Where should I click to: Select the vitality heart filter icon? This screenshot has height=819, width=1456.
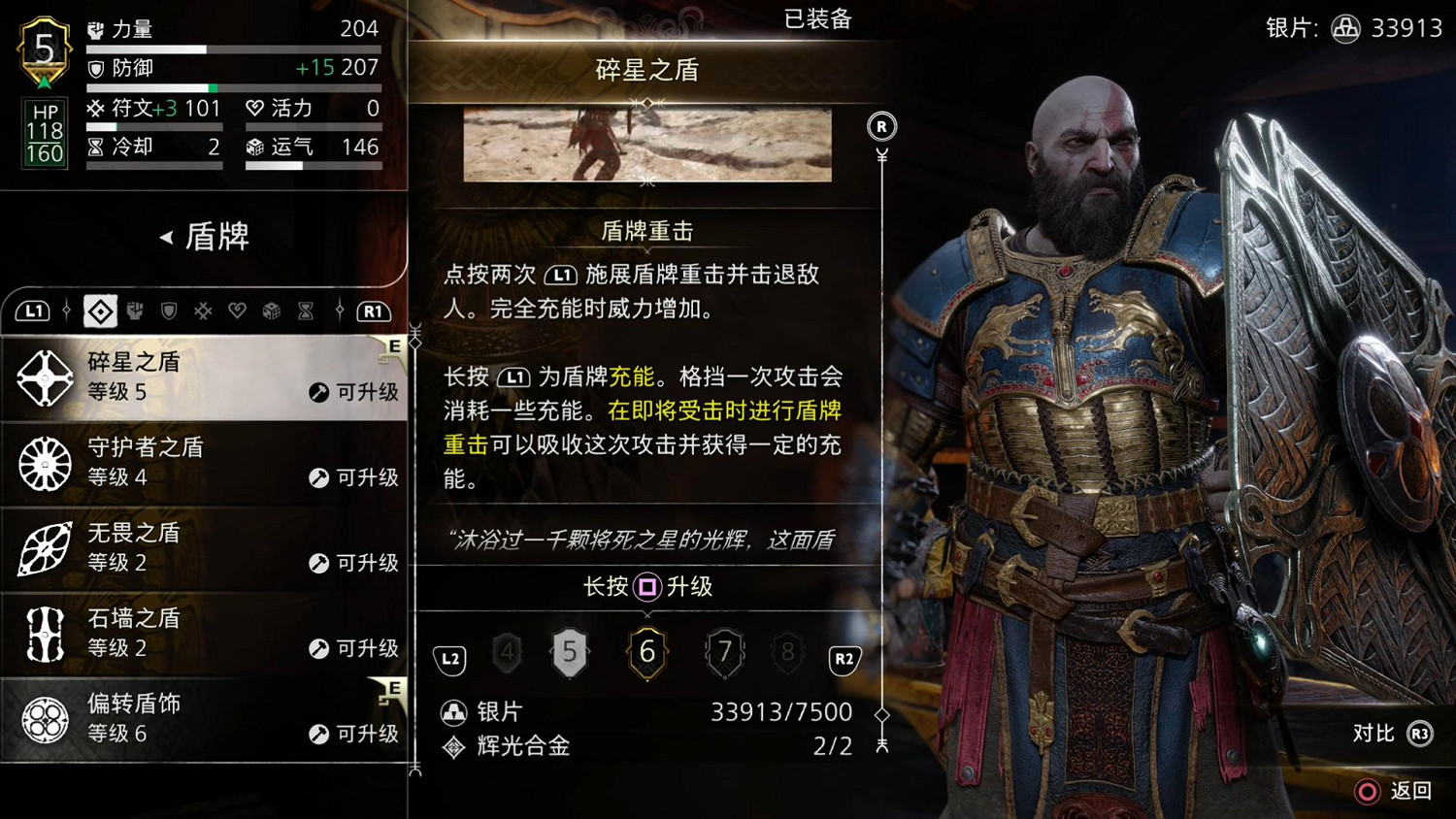click(237, 311)
